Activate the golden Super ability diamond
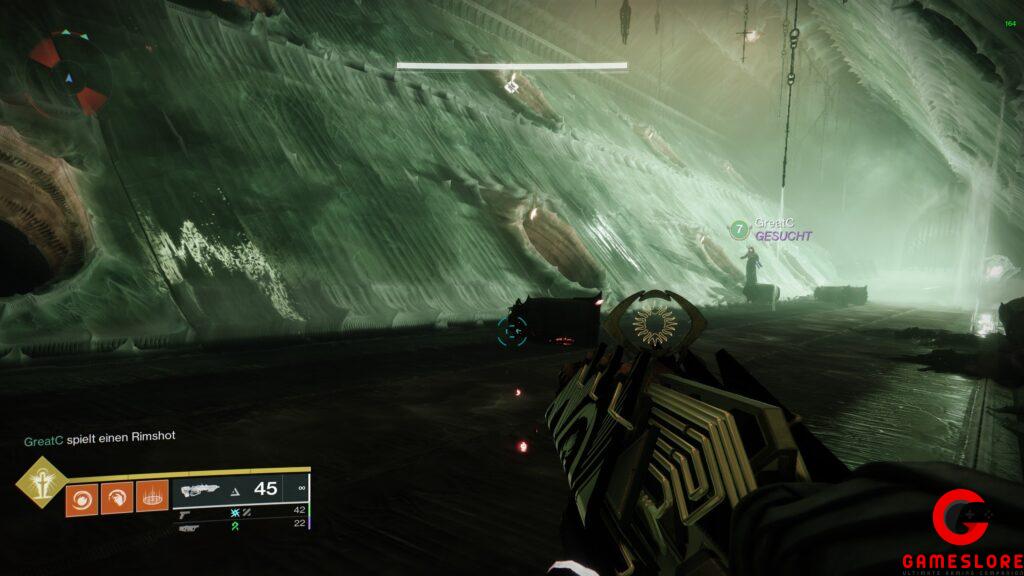The width and height of the screenshot is (1024, 576). click(42, 483)
